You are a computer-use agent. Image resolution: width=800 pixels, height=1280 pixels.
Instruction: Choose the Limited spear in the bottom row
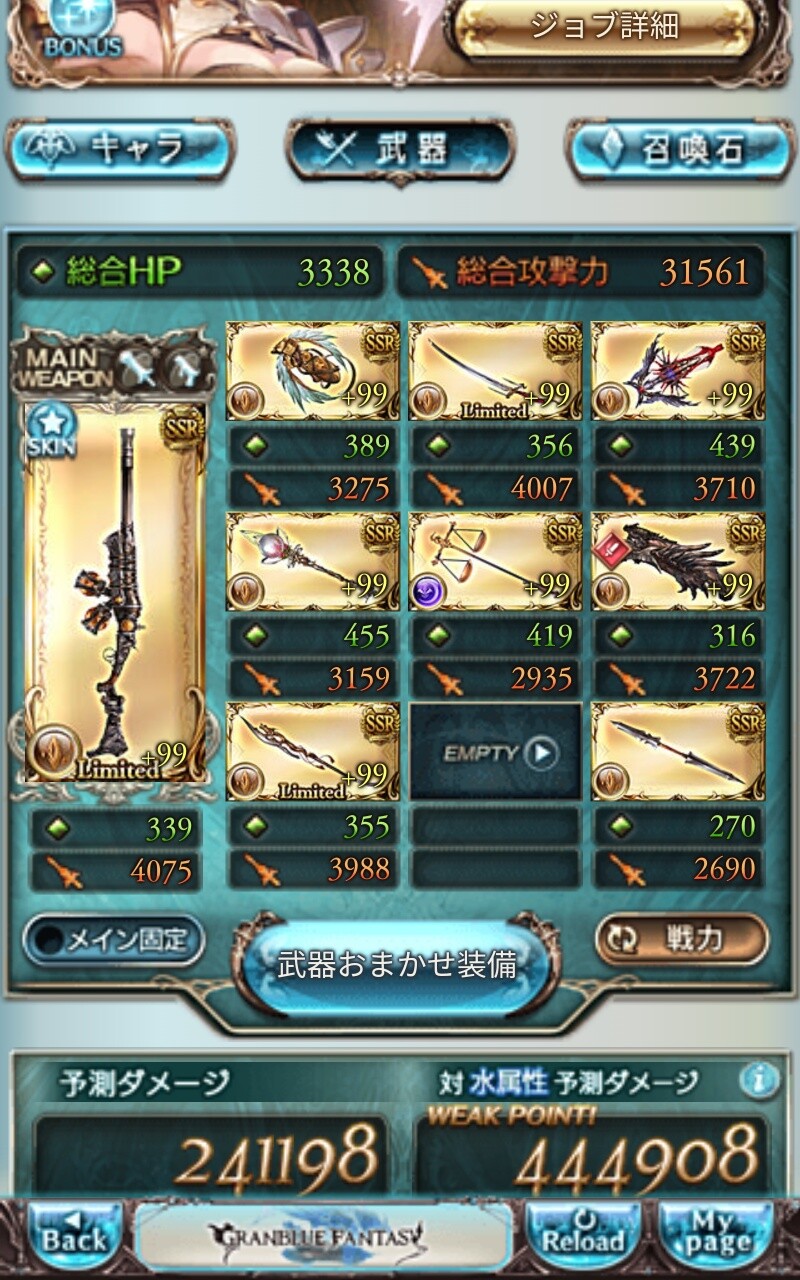[x=313, y=751]
